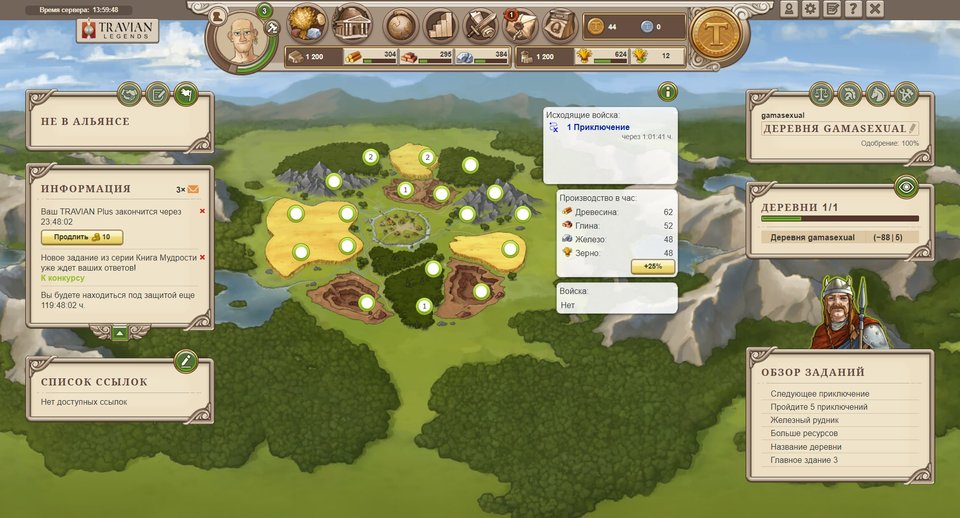Activate the +25% production bonus button

point(650,266)
